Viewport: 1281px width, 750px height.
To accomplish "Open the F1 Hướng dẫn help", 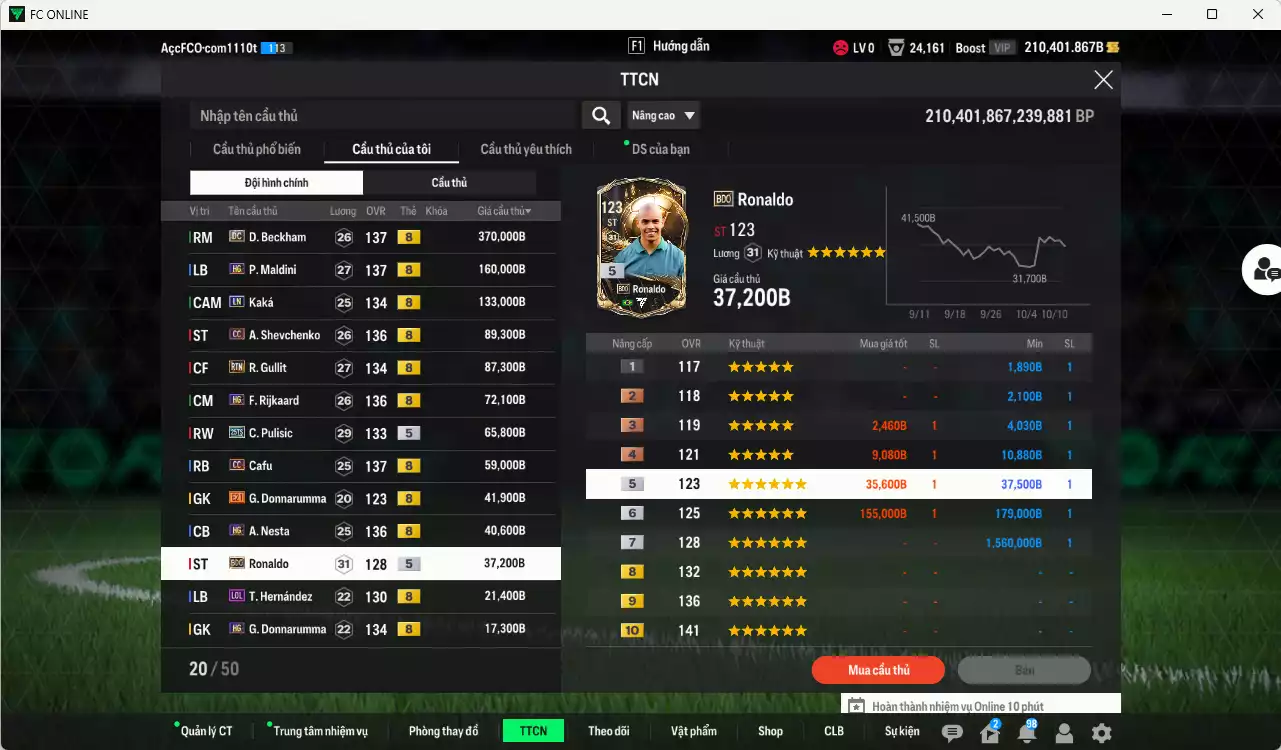I will pos(666,45).
